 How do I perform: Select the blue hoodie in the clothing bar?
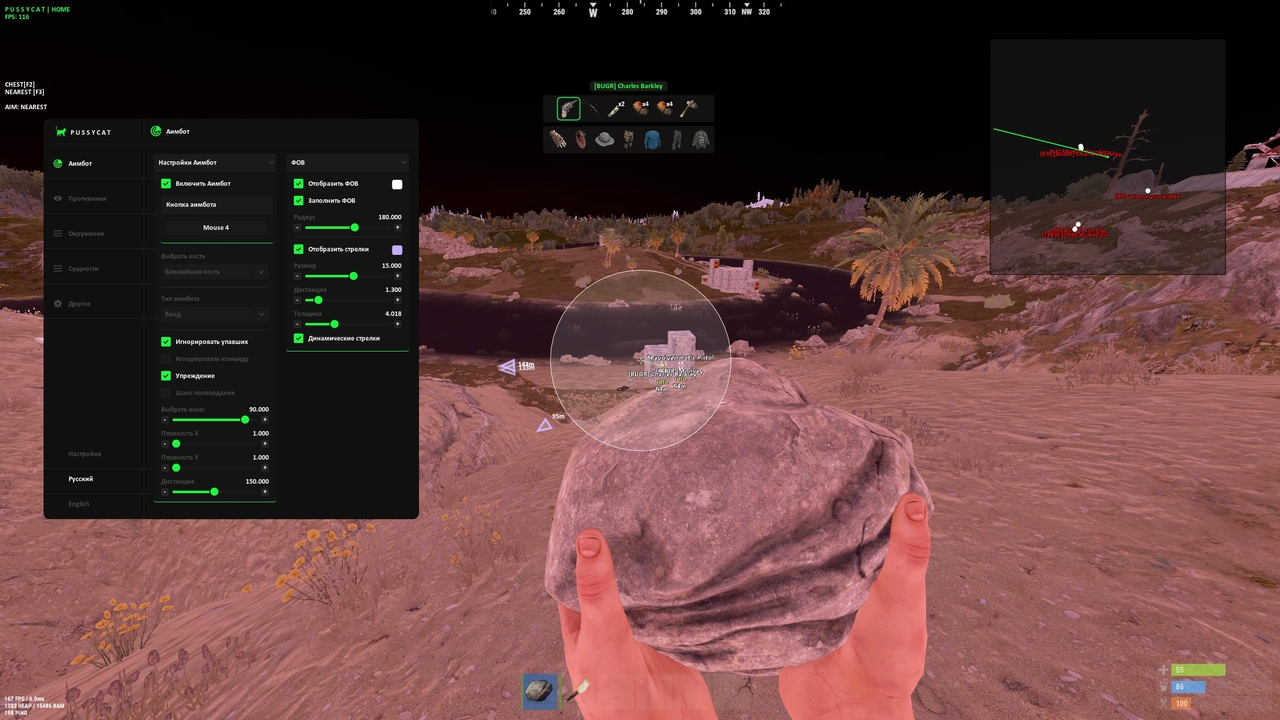click(x=651, y=139)
